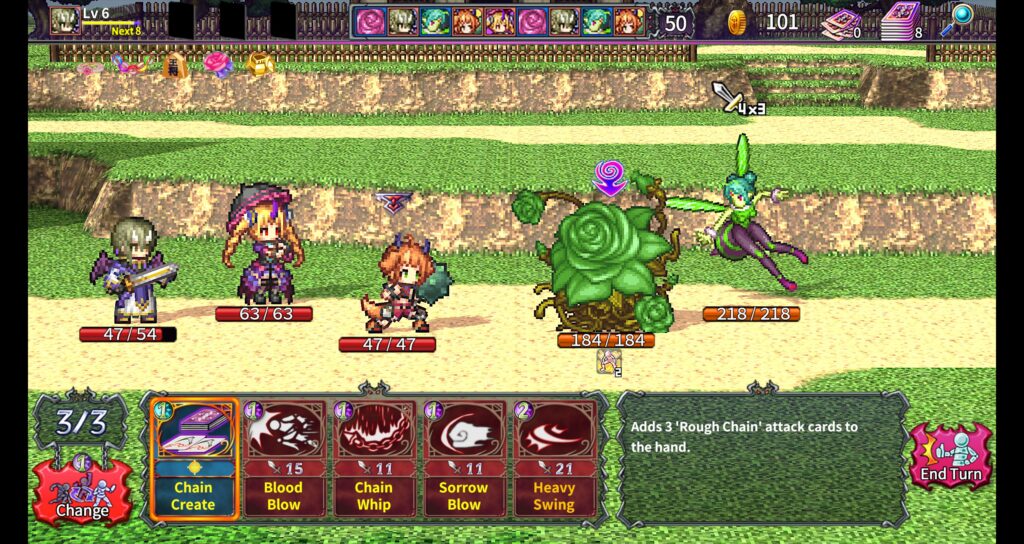
Task: End the current turn
Action: [x=951, y=457]
